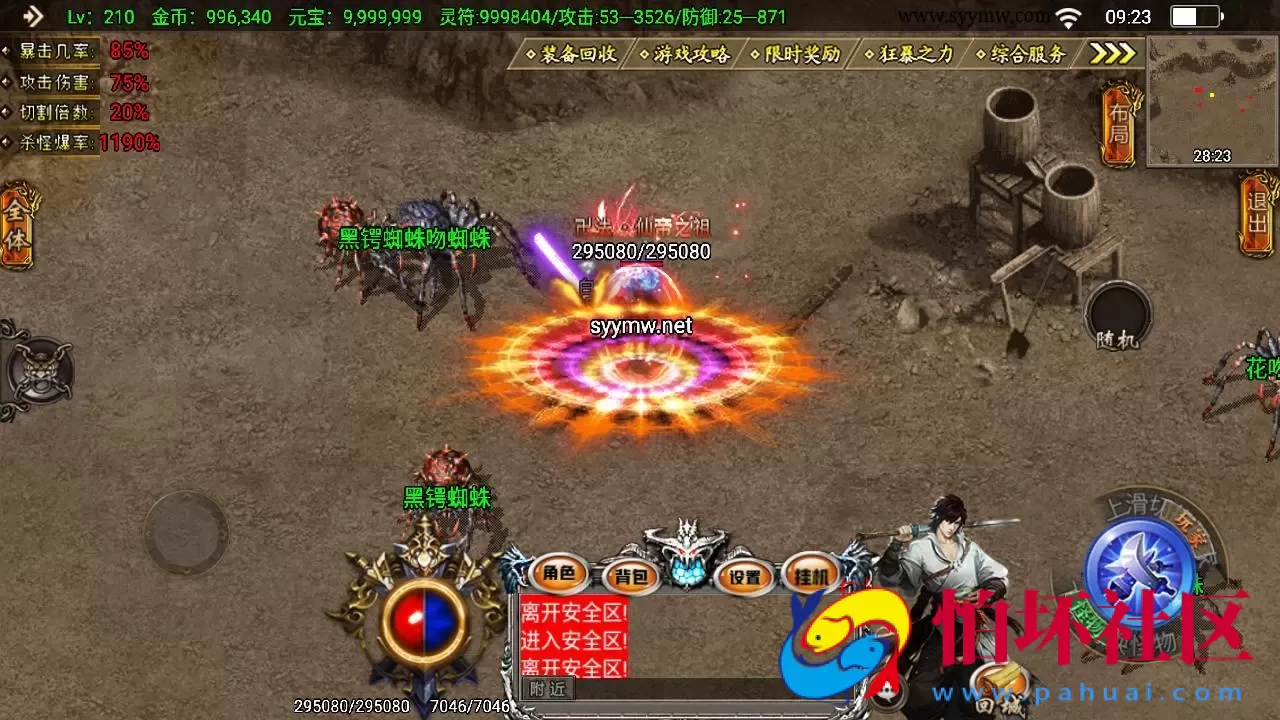Expand the yellow >>> arrows near top right

1110,53
